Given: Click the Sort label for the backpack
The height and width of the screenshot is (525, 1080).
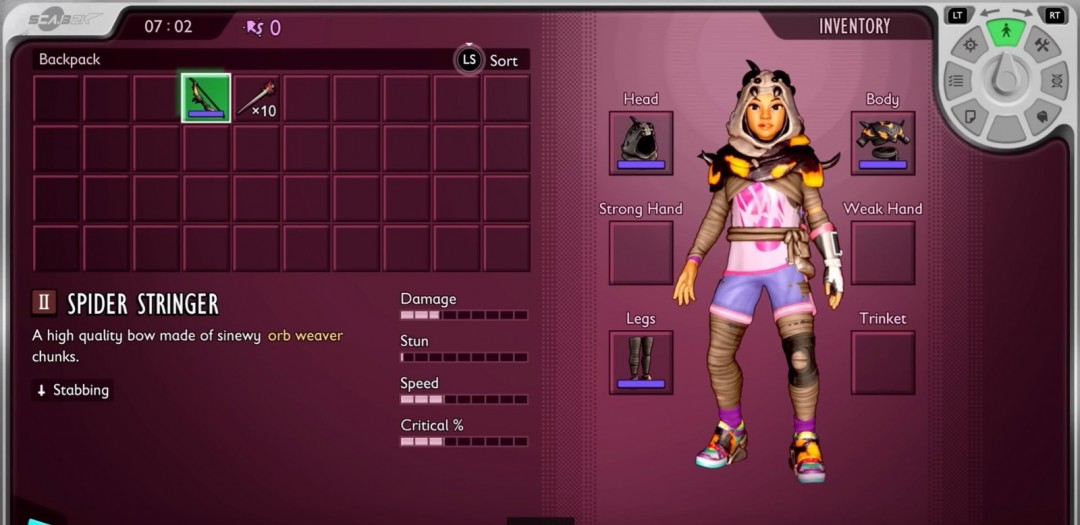Looking at the screenshot, I should (503, 60).
